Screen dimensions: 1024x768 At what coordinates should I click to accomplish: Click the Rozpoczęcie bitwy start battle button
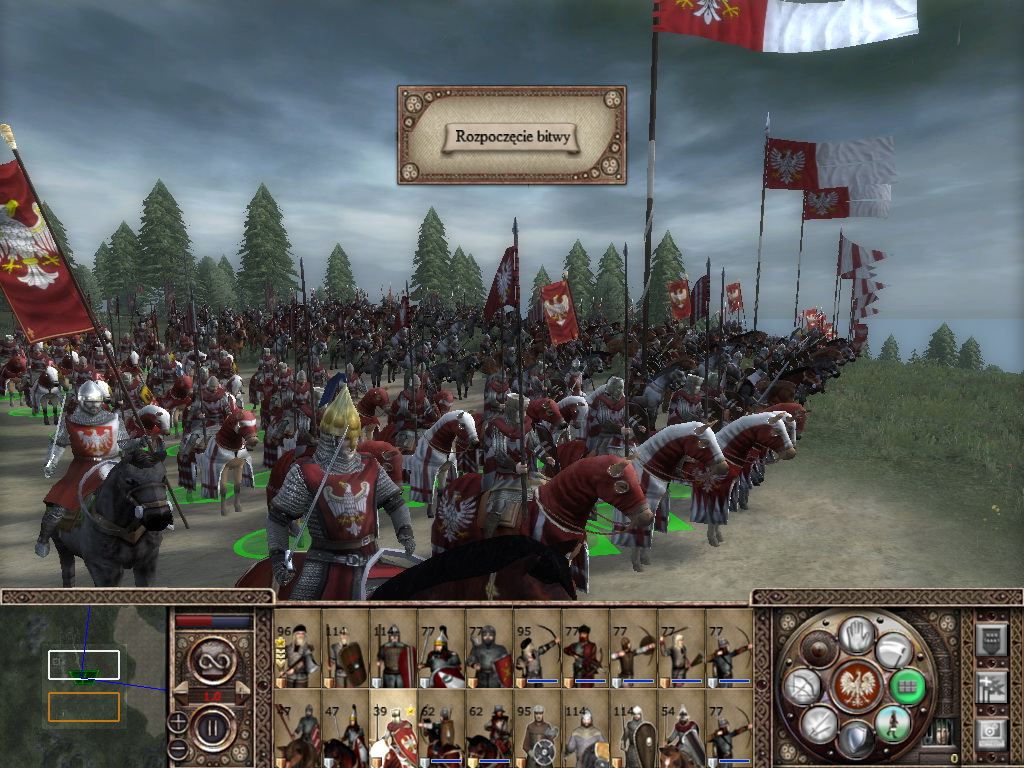(511, 137)
